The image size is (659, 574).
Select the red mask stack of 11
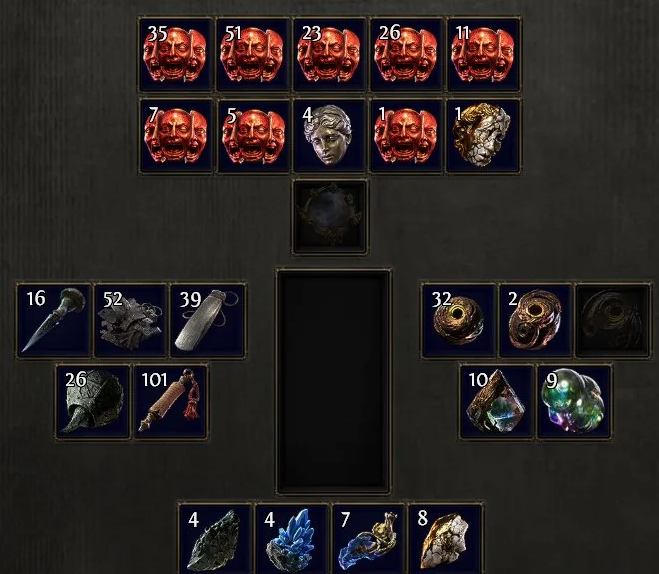484,54
